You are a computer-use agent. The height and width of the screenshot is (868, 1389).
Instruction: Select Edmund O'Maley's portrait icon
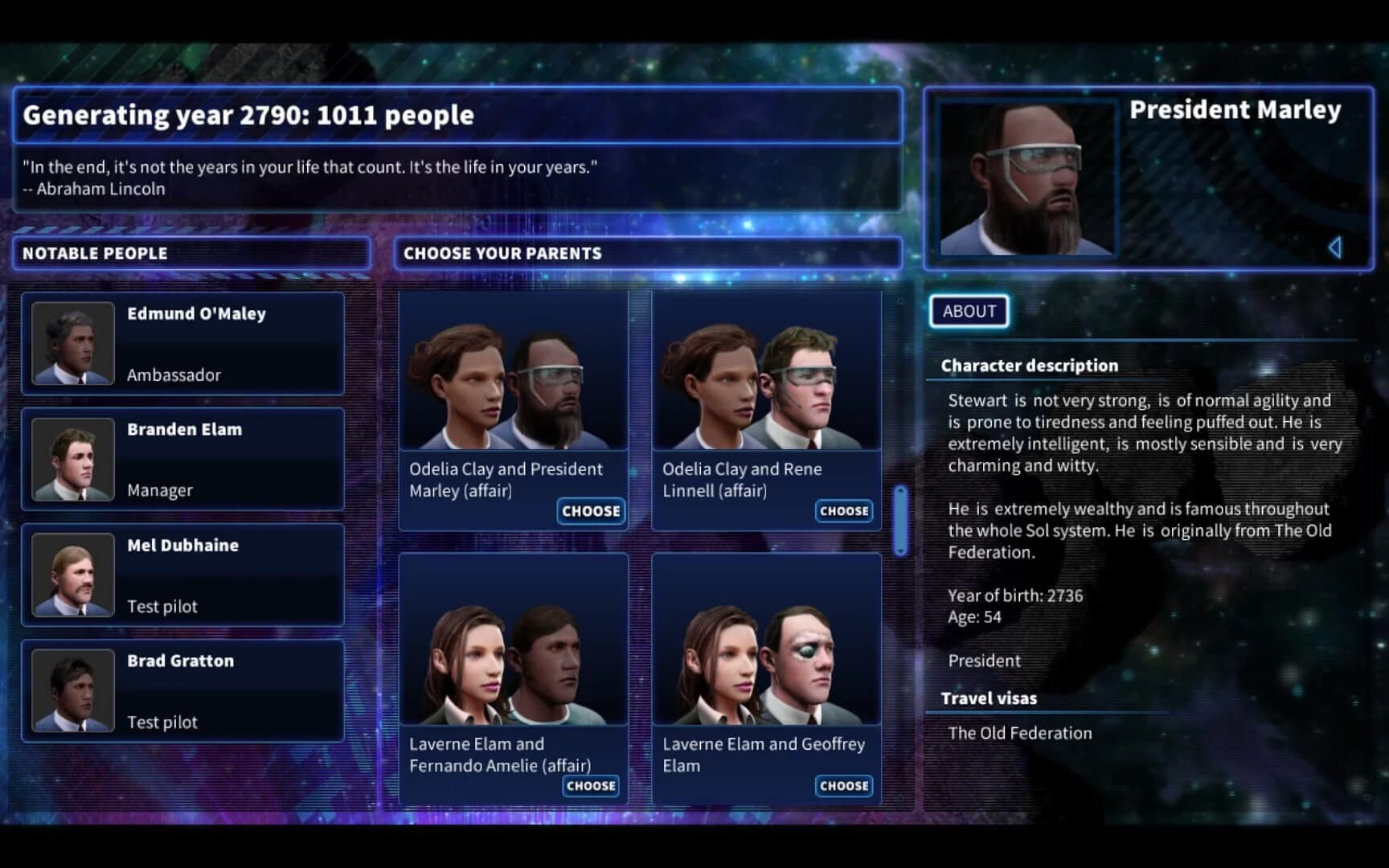pyautogui.click(x=73, y=343)
